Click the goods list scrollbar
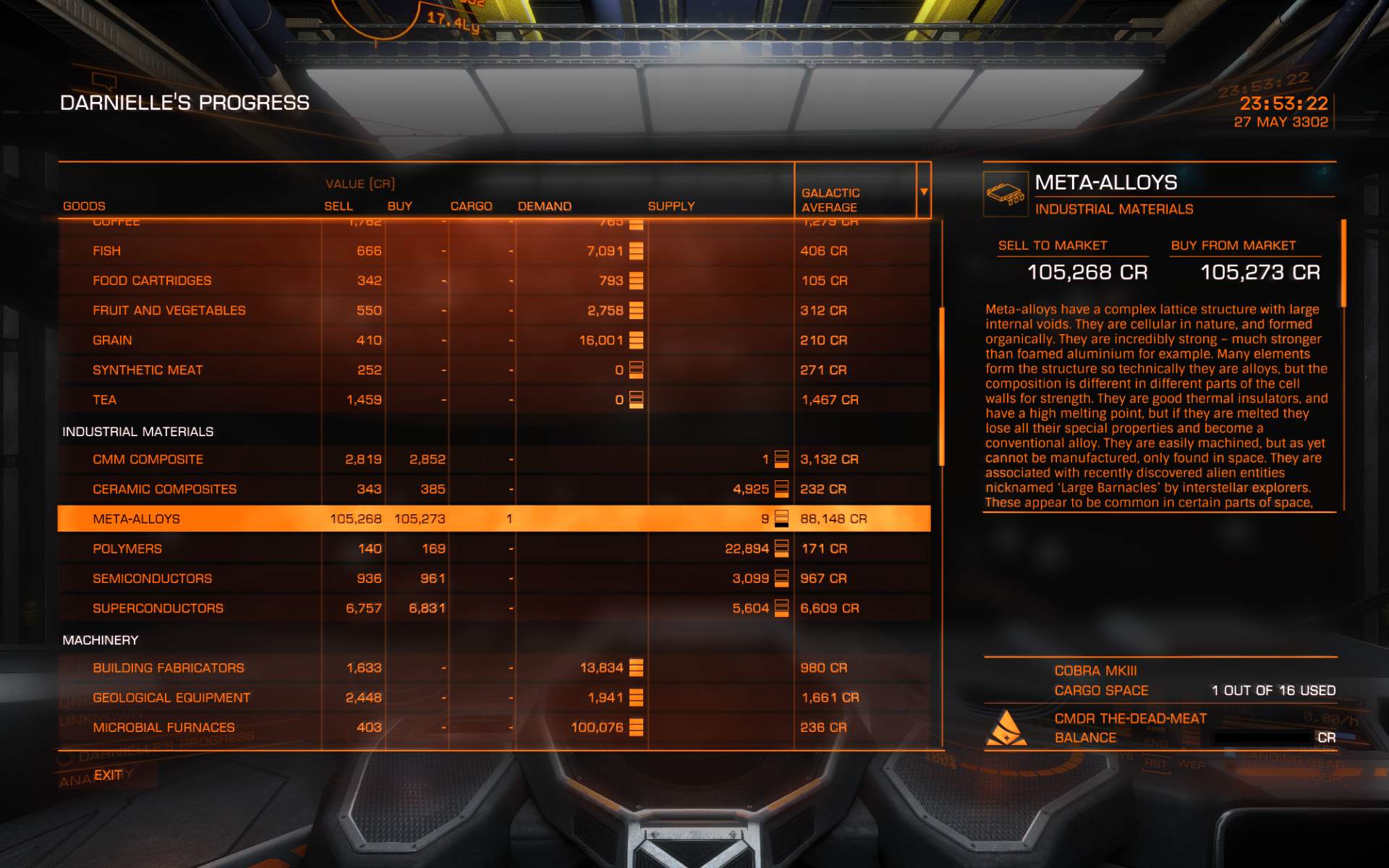This screenshot has height=868, width=1389. coord(941,387)
